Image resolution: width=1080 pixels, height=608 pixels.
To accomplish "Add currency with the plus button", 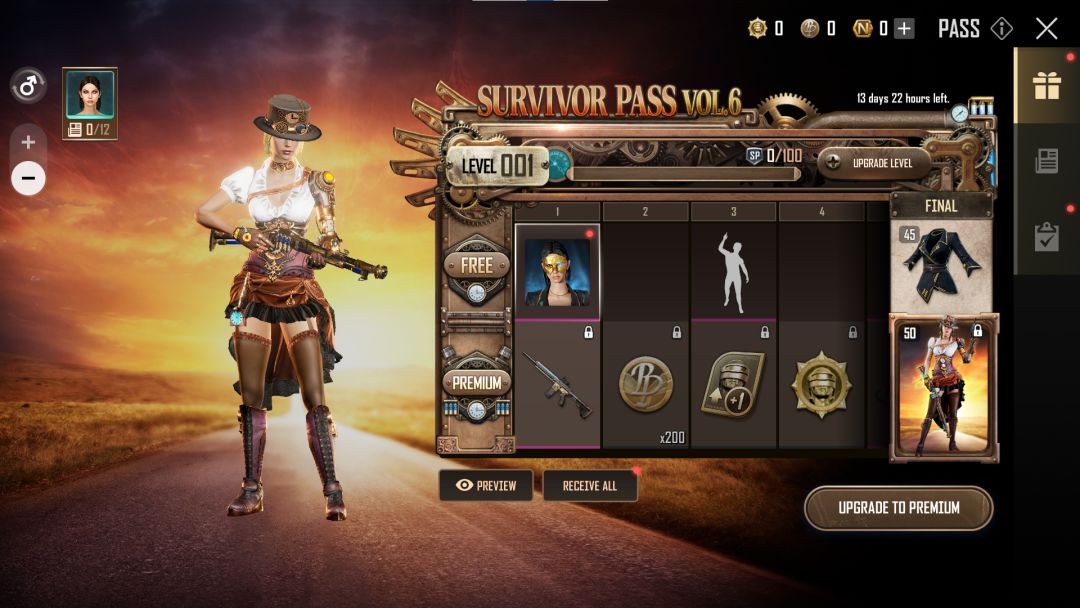I will point(904,29).
